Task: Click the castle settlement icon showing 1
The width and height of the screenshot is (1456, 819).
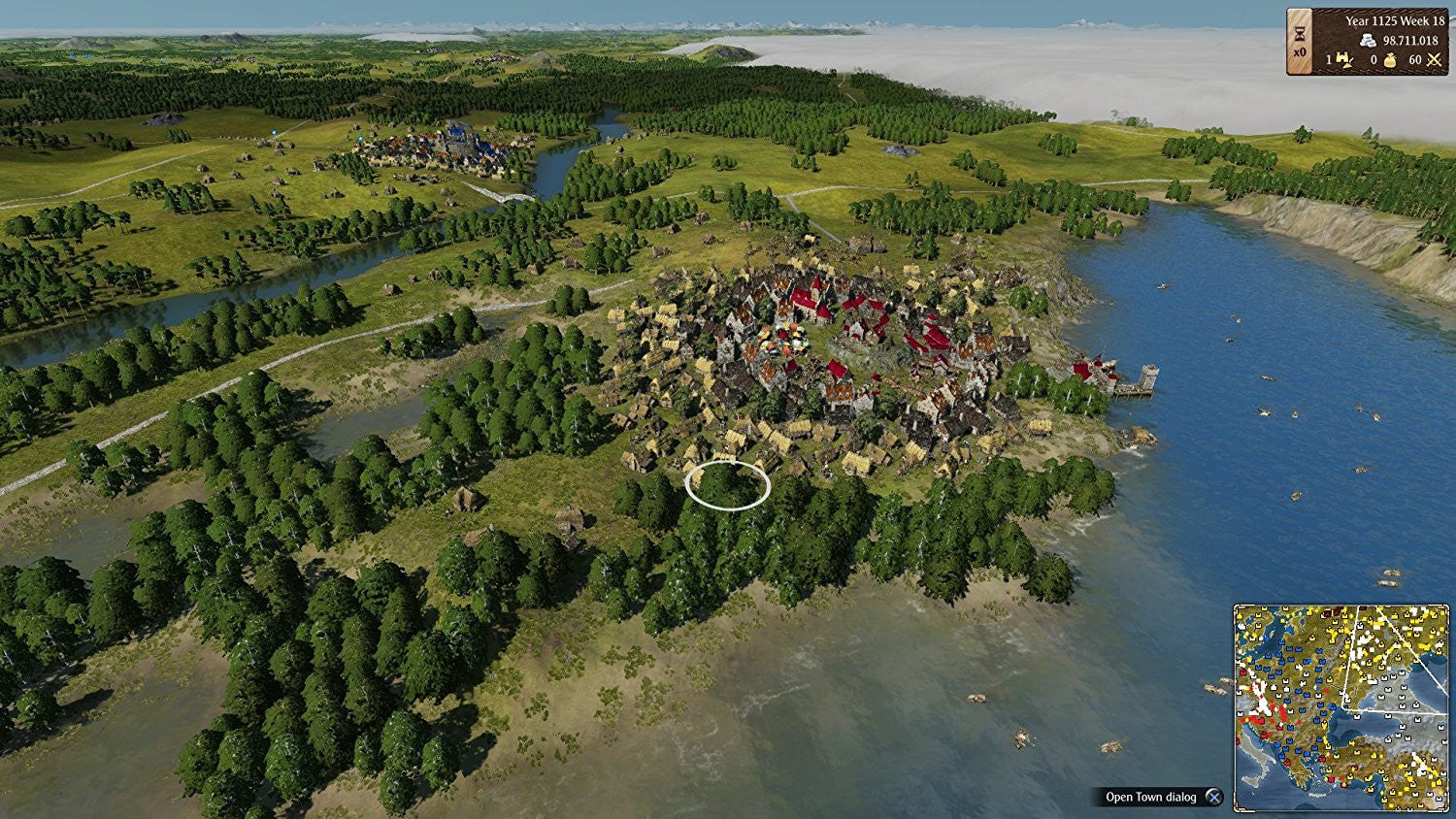Action: coord(1343,60)
